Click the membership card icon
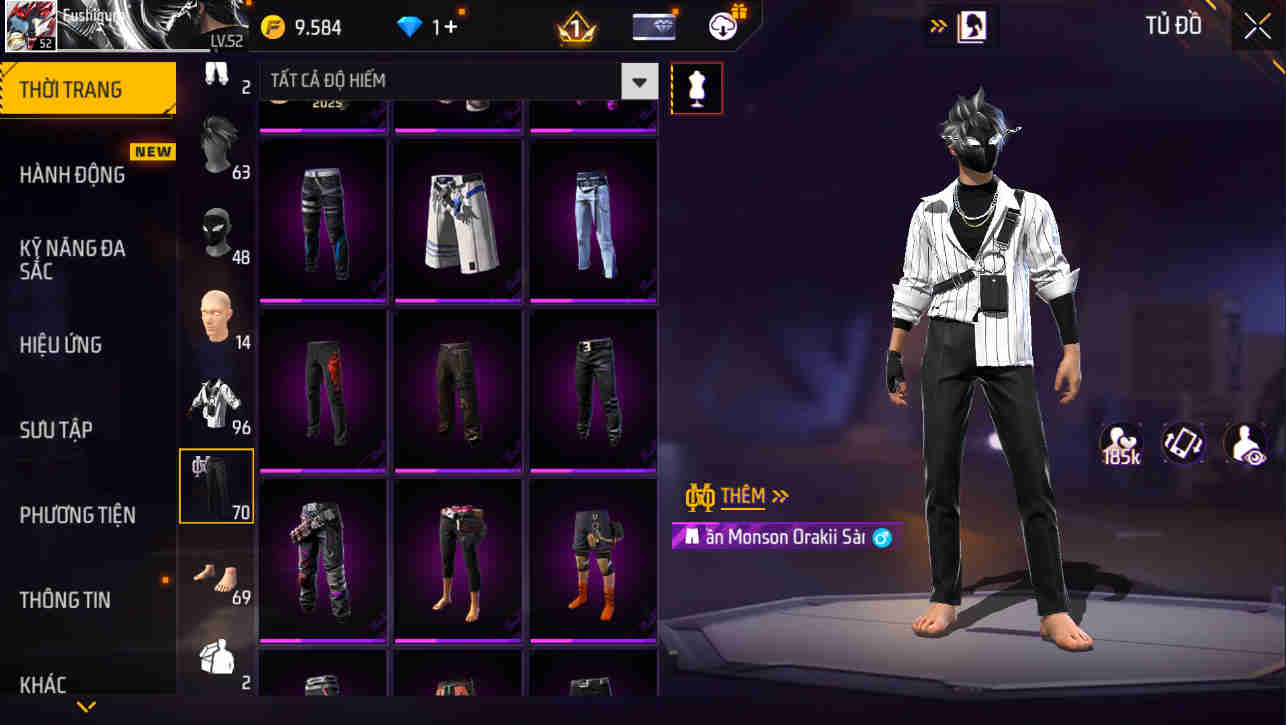Image resolution: width=1286 pixels, height=725 pixels. (x=655, y=26)
